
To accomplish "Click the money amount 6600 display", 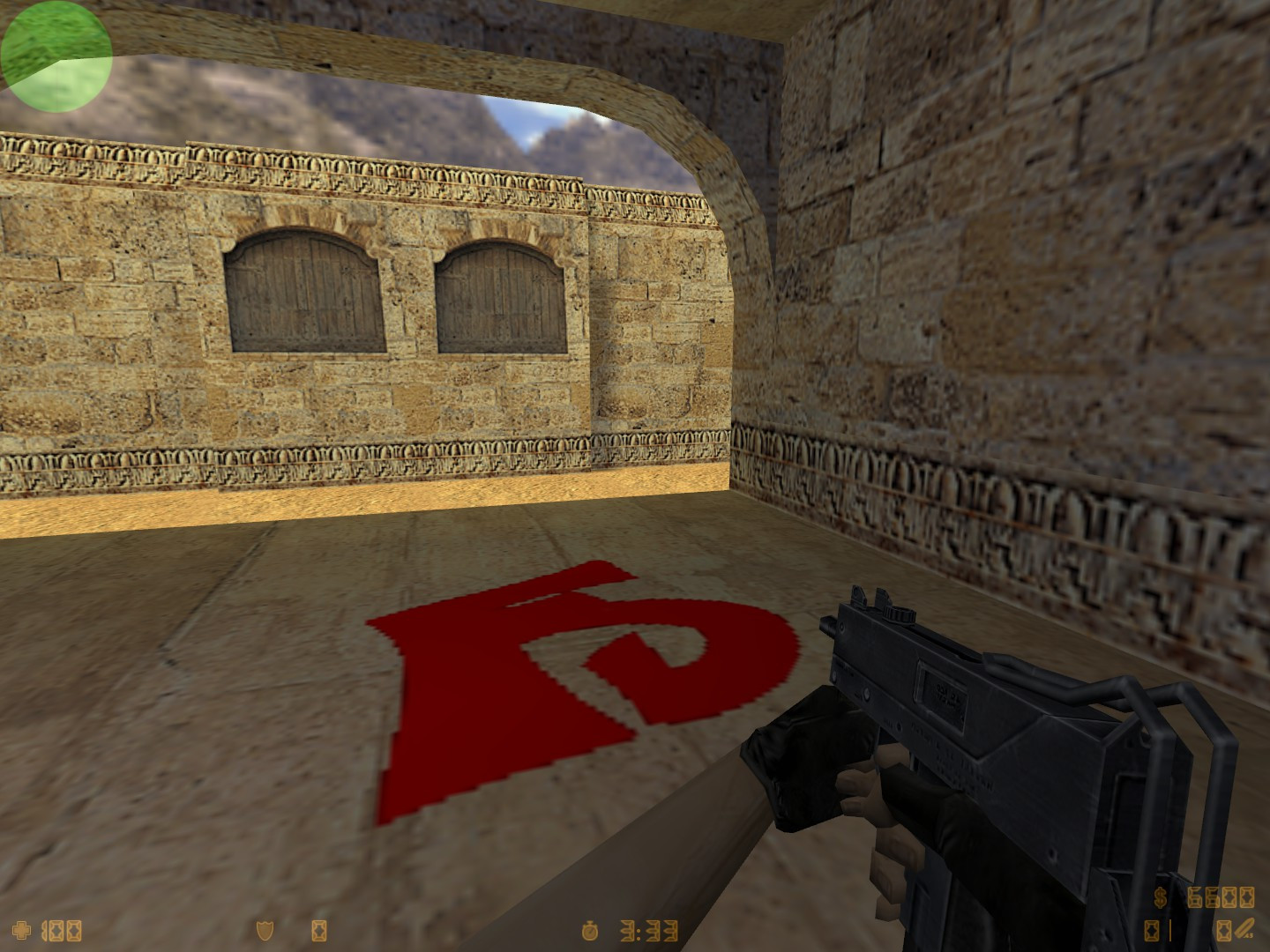I will pyautogui.click(x=1221, y=897).
